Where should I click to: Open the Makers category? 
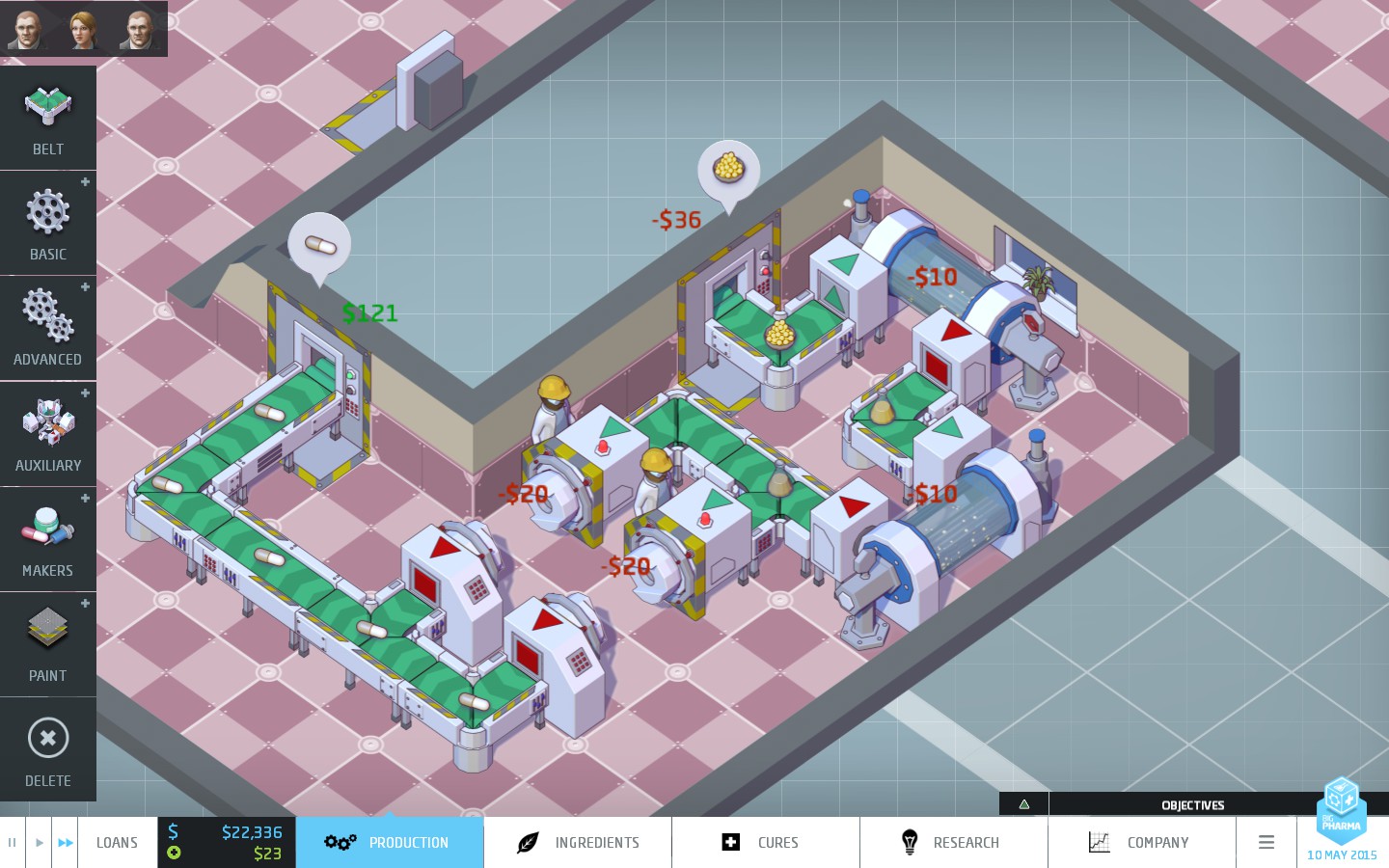[48, 539]
